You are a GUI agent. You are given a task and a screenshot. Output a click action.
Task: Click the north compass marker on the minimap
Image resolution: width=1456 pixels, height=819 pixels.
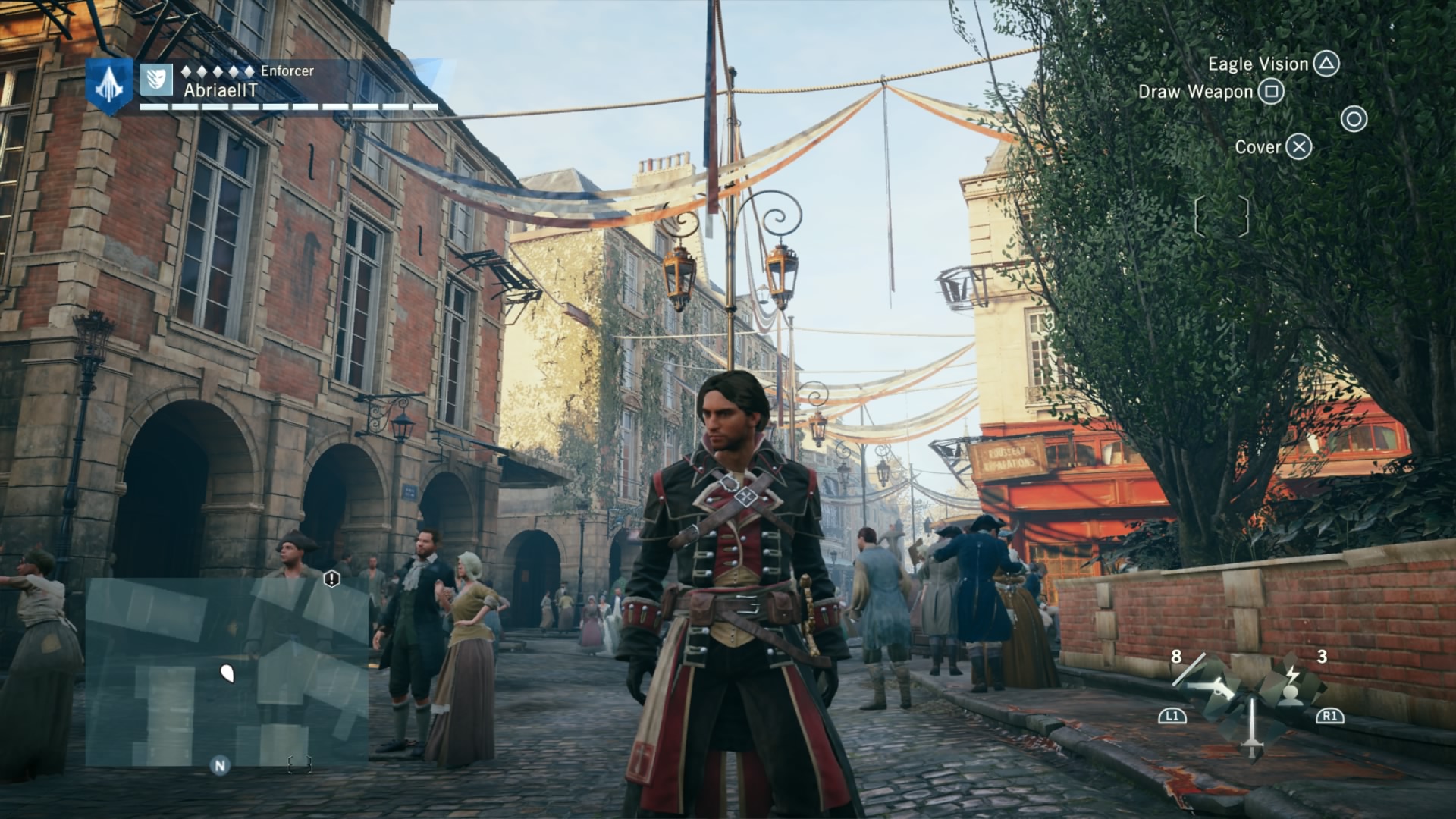(220, 765)
